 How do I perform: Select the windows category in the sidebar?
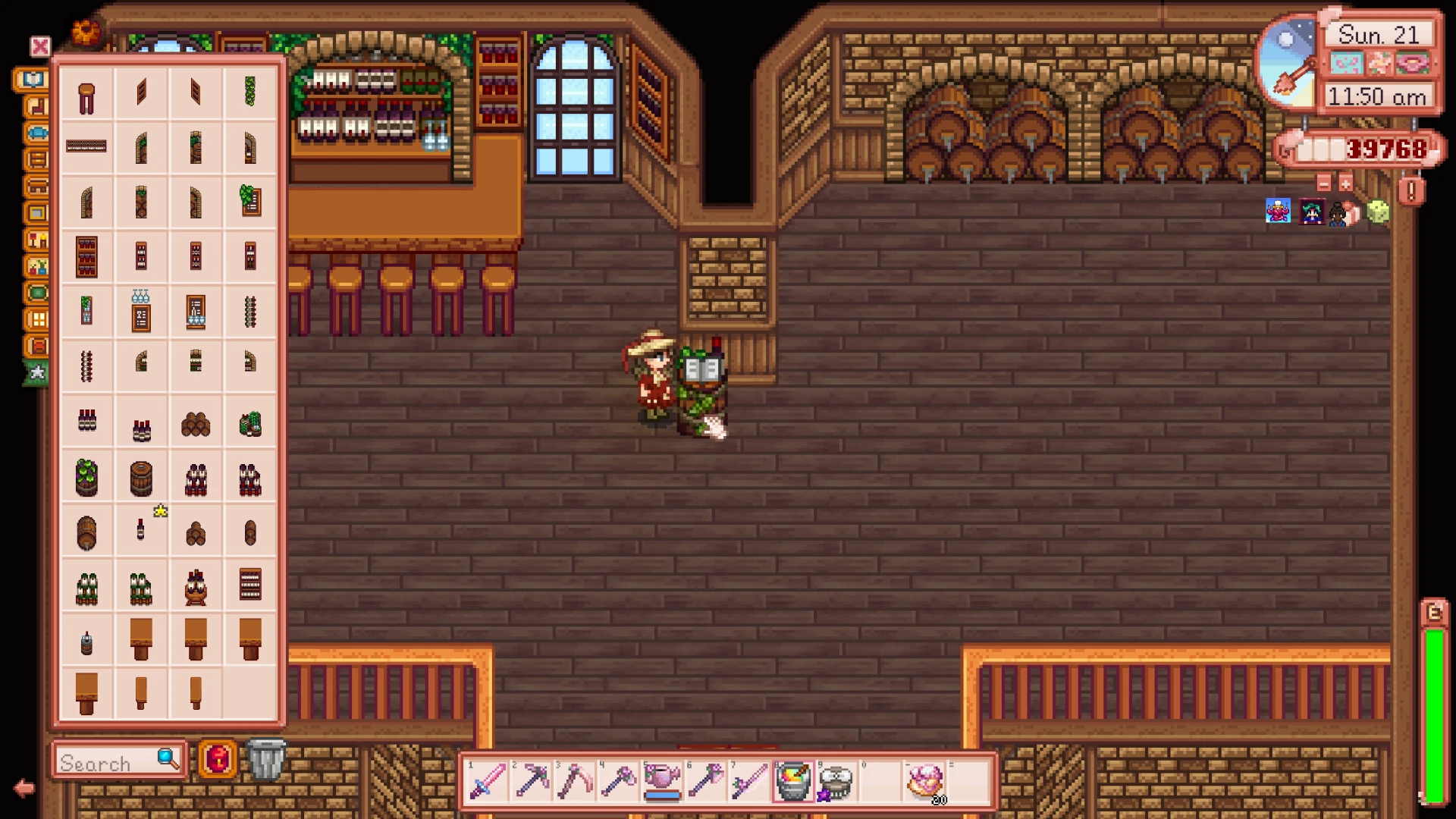(36, 320)
